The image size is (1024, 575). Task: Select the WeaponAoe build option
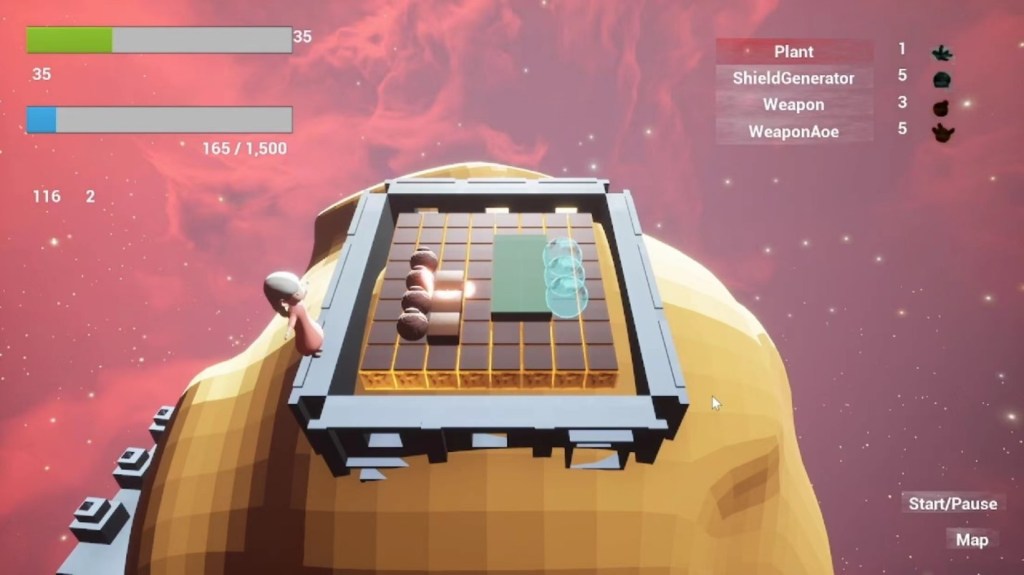pyautogui.click(x=794, y=131)
